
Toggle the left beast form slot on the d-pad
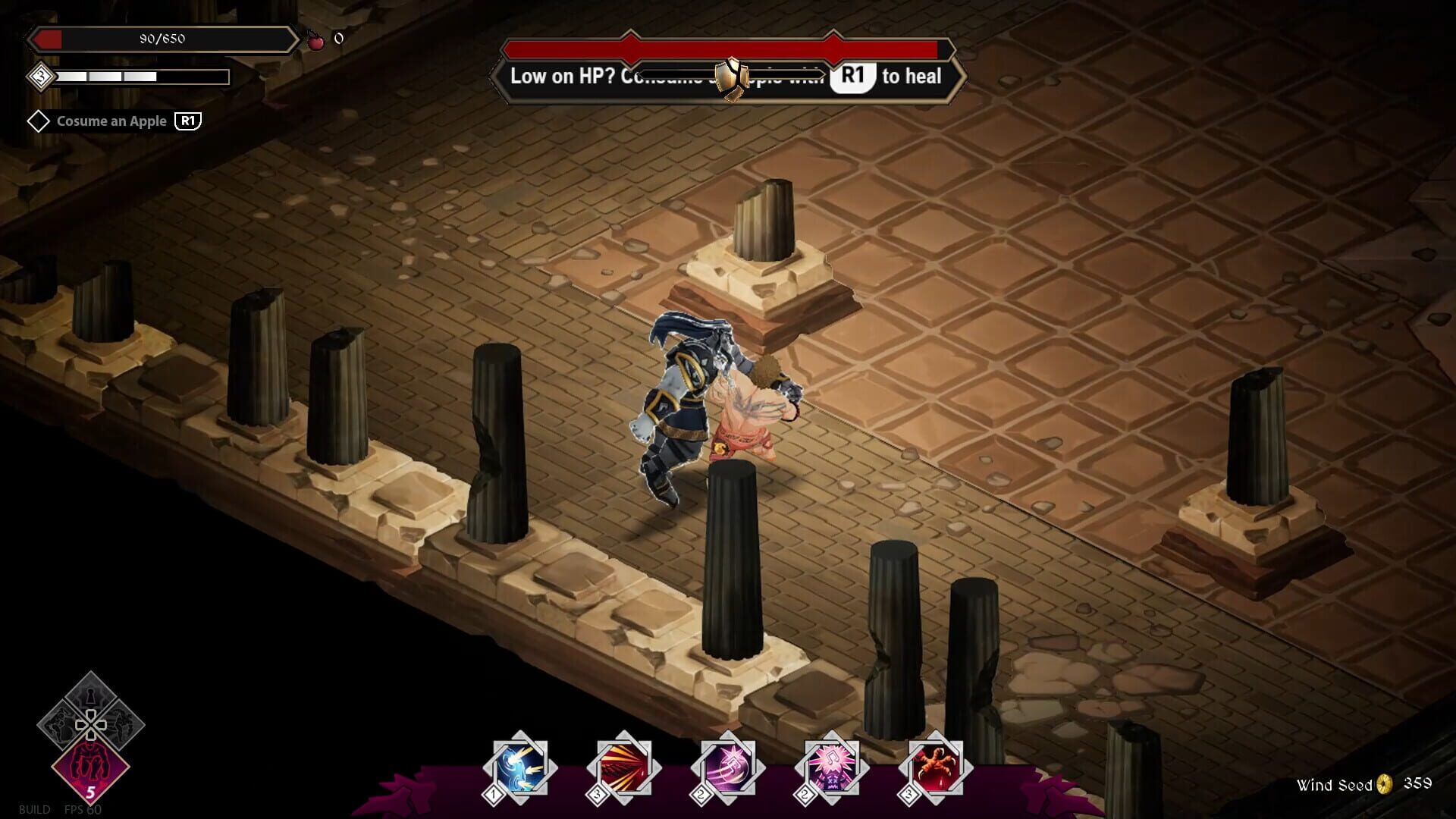[x=58, y=726]
